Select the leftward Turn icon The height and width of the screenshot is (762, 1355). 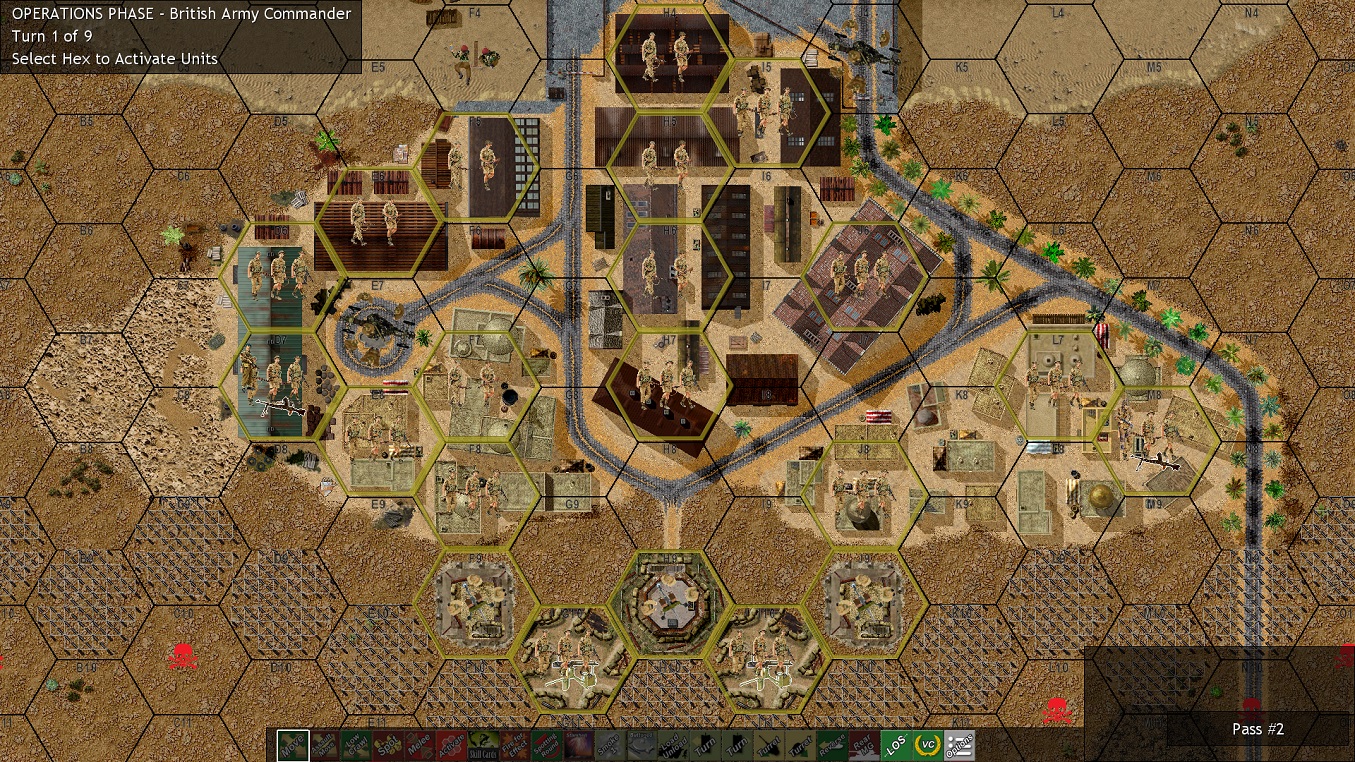pos(707,745)
